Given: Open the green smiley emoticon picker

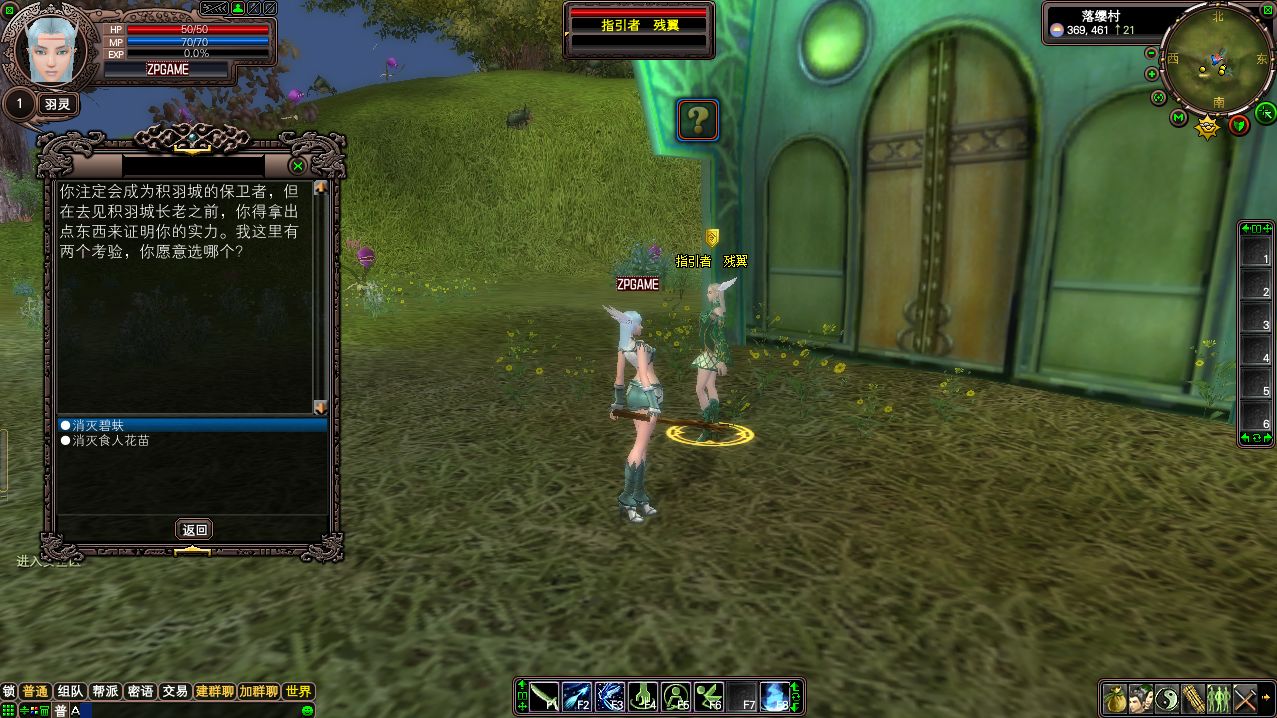Looking at the screenshot, I should [307, 710].
